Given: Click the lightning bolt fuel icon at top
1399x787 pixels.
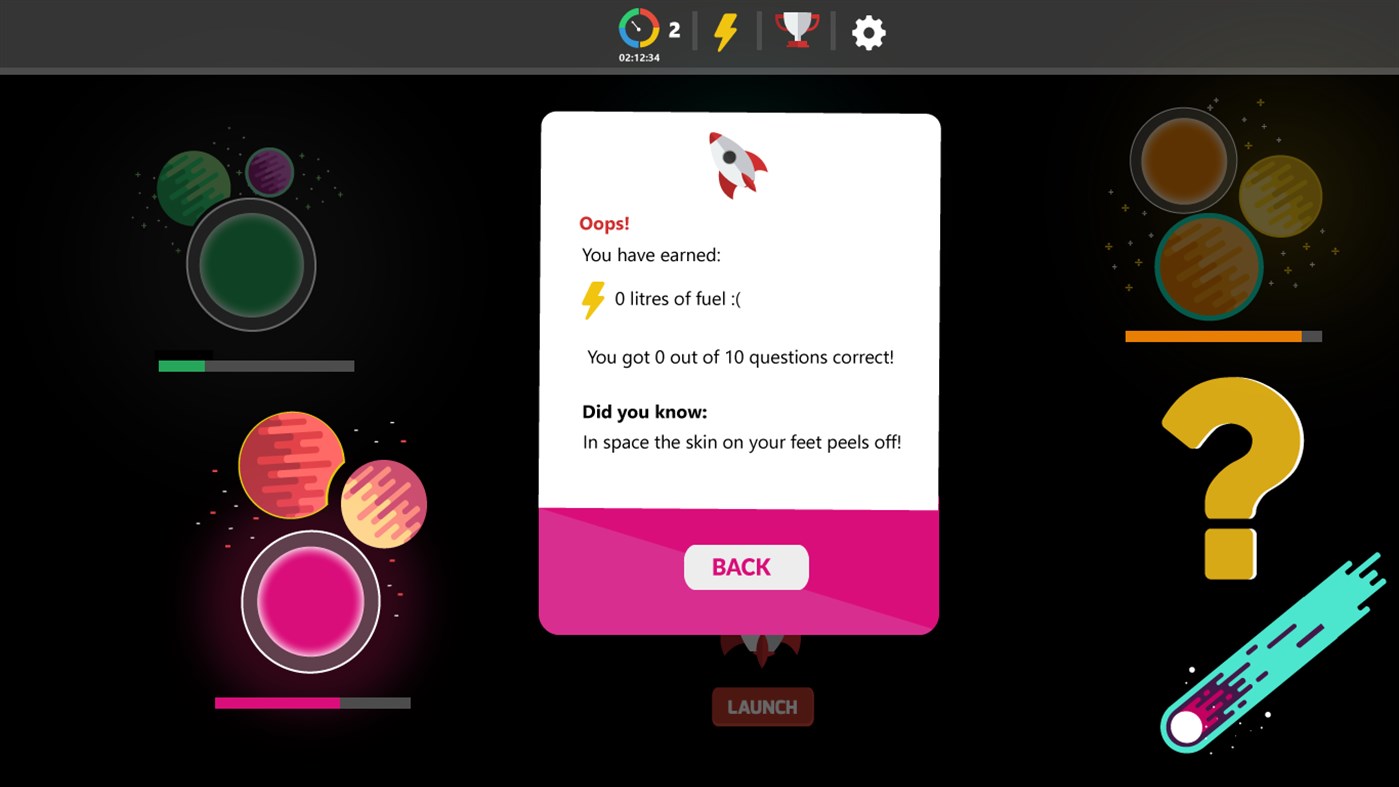Looking at the screenshot, I should pyautogui.click(x=725, y=31).
